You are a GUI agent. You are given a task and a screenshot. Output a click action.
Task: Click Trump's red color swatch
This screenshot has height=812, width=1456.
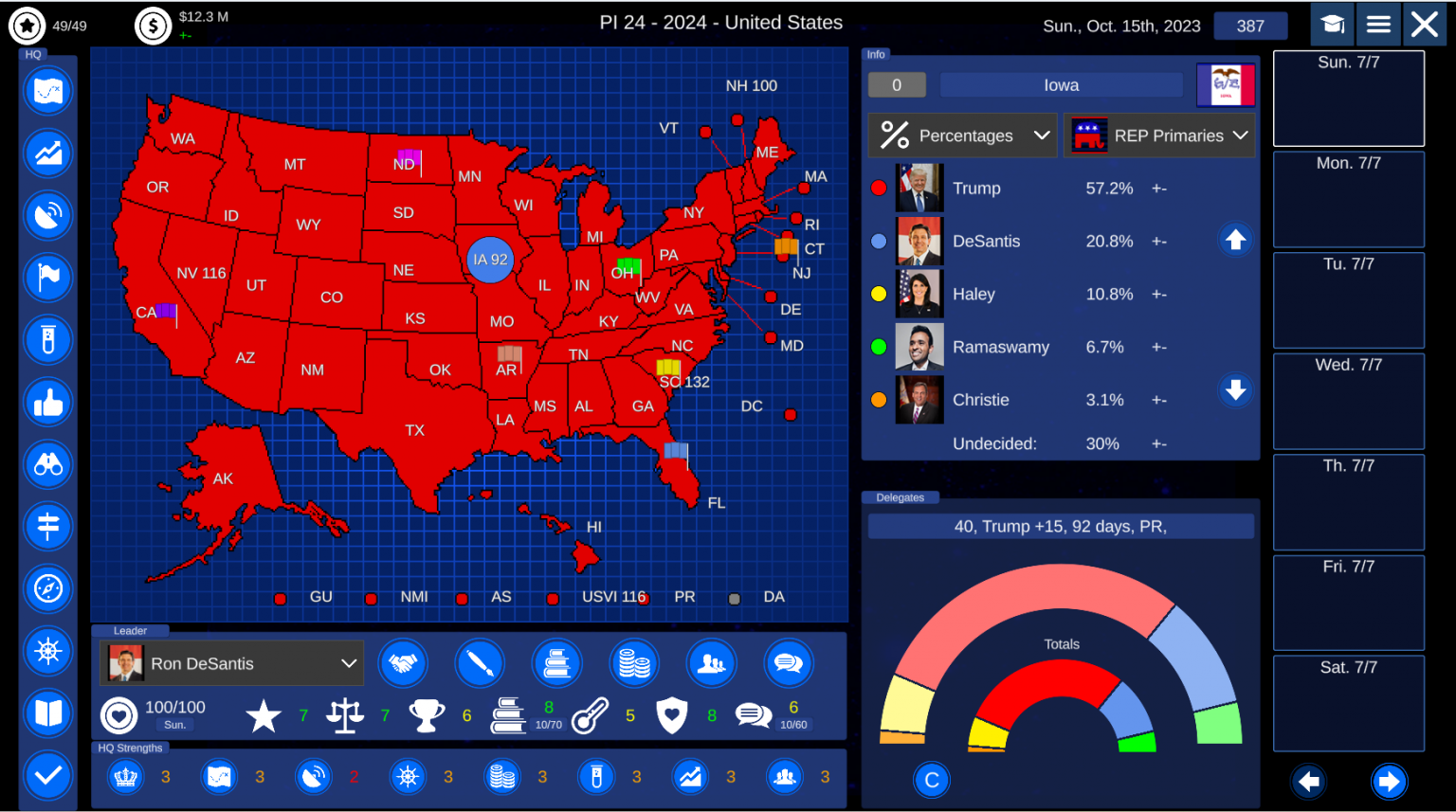tap(878, 188)
